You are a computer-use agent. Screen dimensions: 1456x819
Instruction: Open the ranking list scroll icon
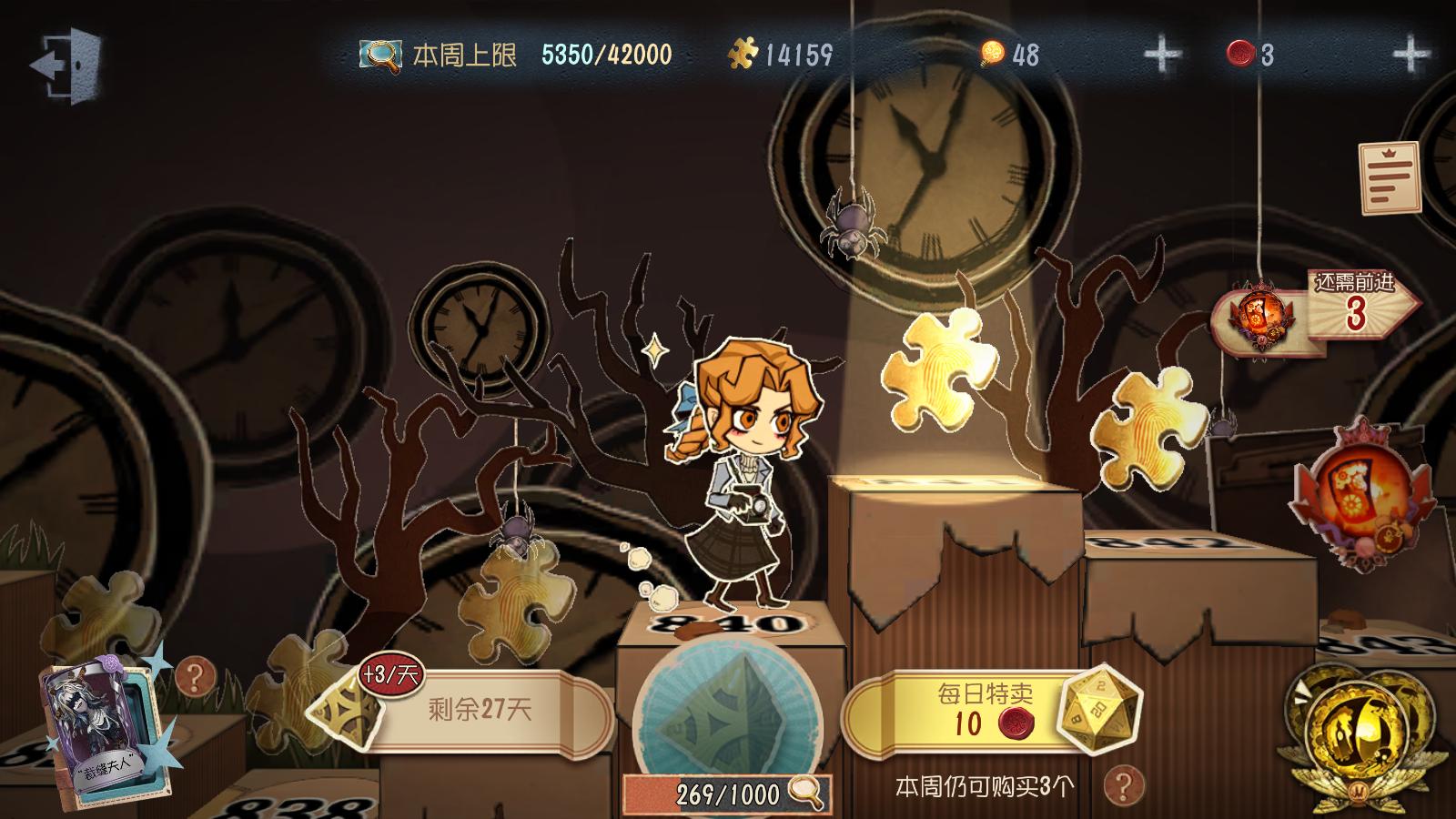pyautogui.click(x=1390, y=178)
